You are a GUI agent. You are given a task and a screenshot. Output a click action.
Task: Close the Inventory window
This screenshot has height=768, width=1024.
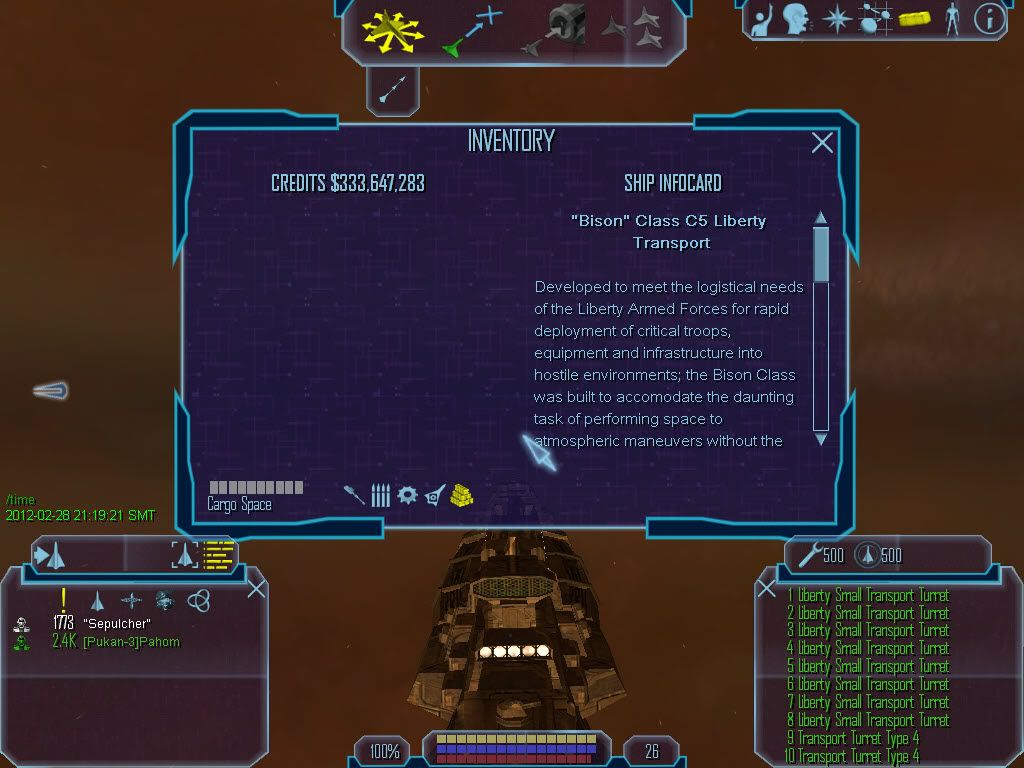pos(822,143)
